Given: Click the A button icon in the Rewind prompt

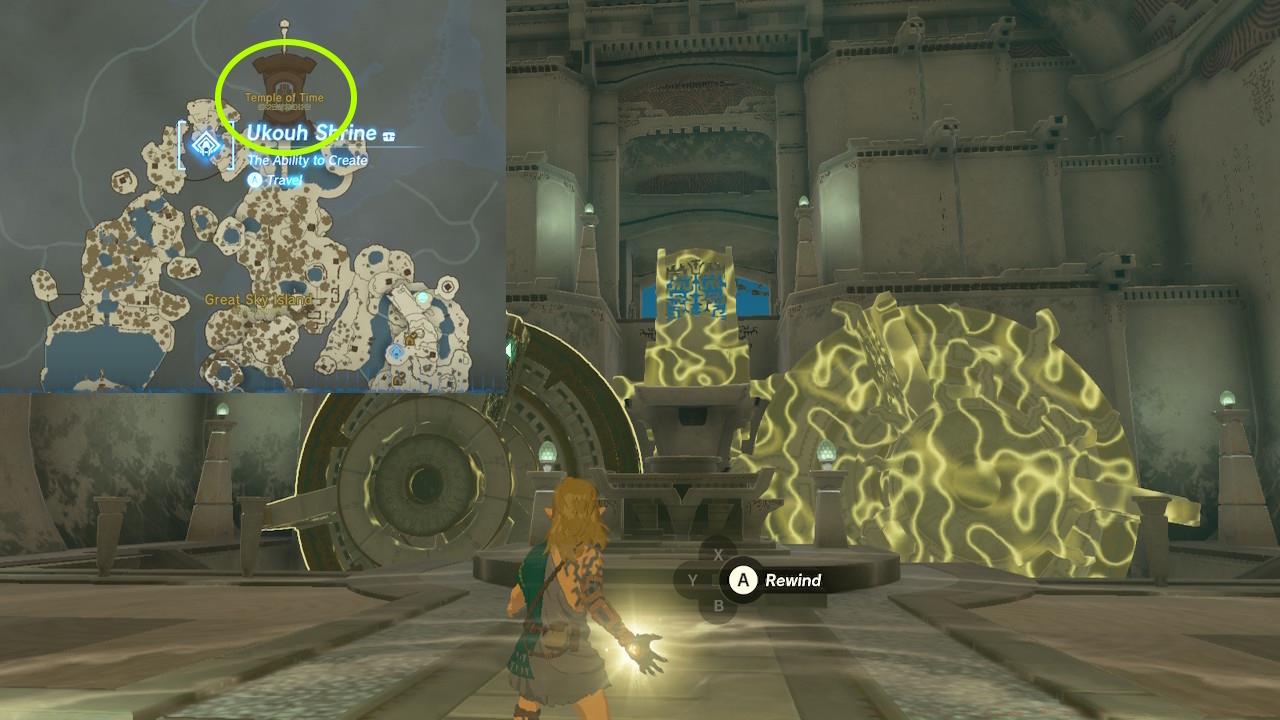Looking at the screenshot, I should click(743, 579).
